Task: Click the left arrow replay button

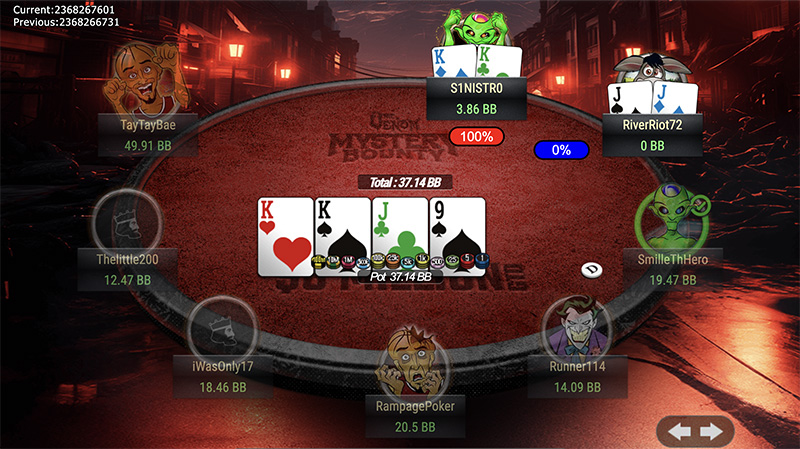Action: (x=680, y=432)
